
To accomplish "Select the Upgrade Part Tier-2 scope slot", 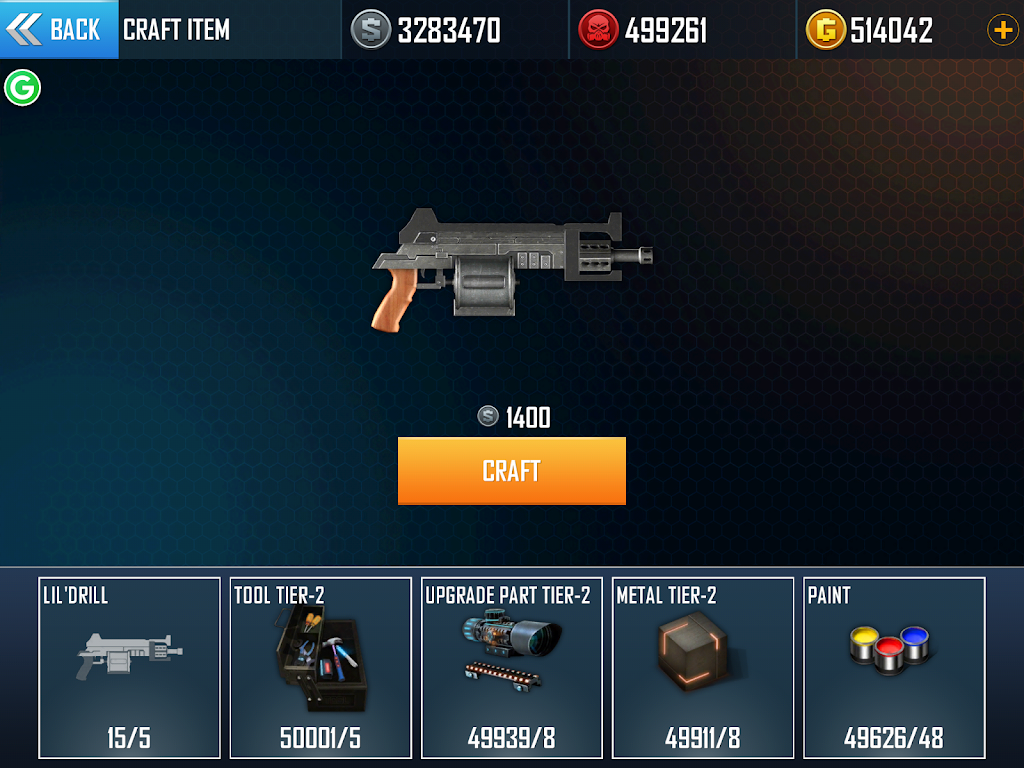I will (513, 667).
